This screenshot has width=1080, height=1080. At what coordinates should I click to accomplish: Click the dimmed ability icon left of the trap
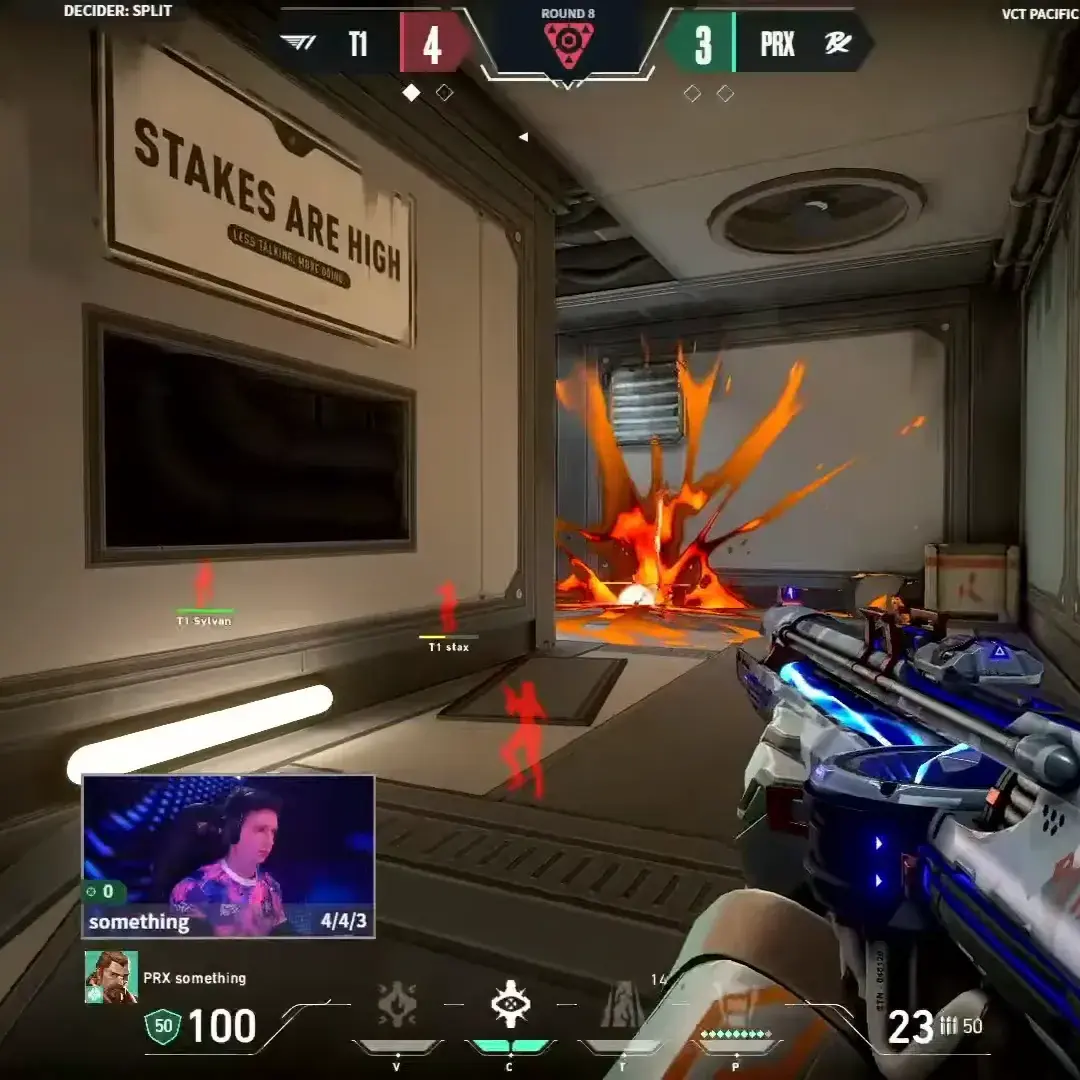(397, 1004)
